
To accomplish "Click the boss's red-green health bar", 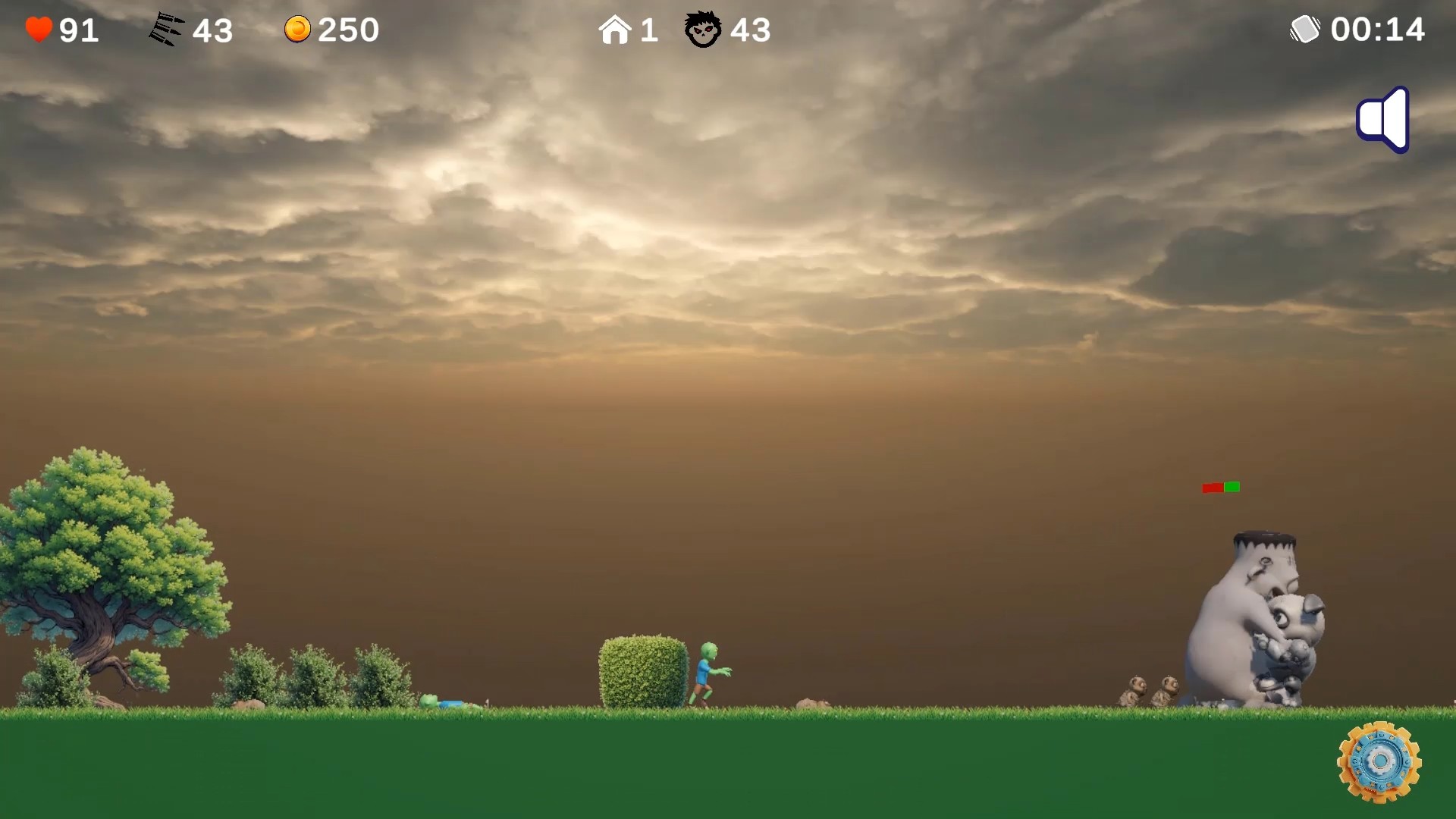I will pos(1219,486).
